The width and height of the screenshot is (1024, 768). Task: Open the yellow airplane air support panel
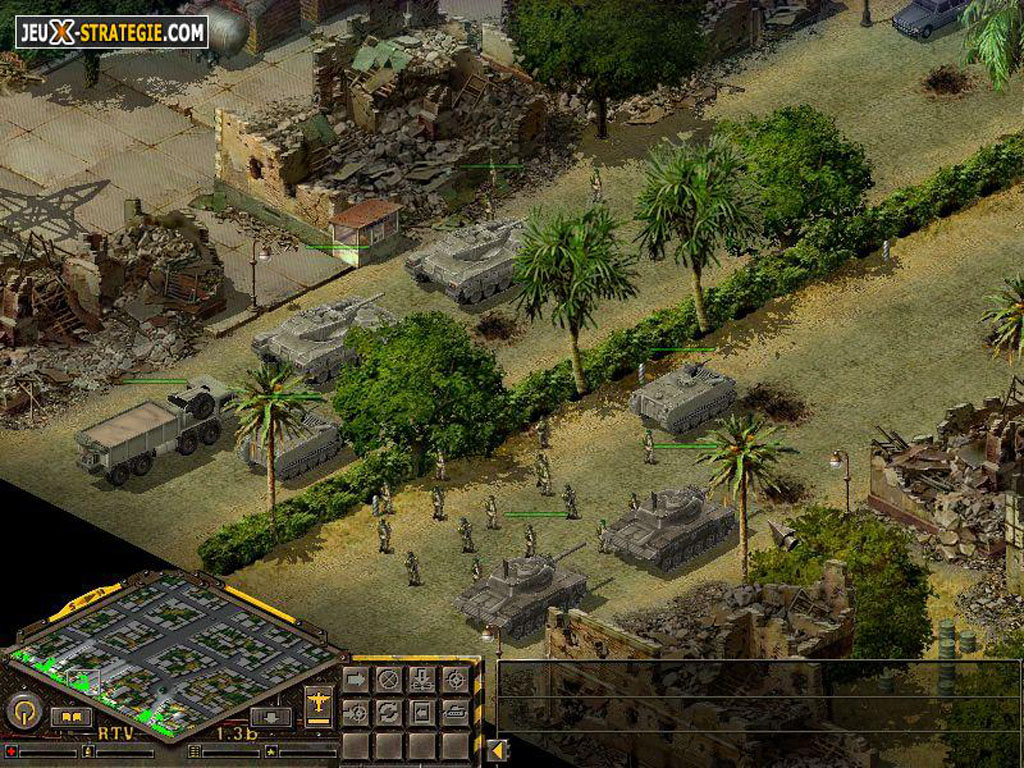pos(319,702)
